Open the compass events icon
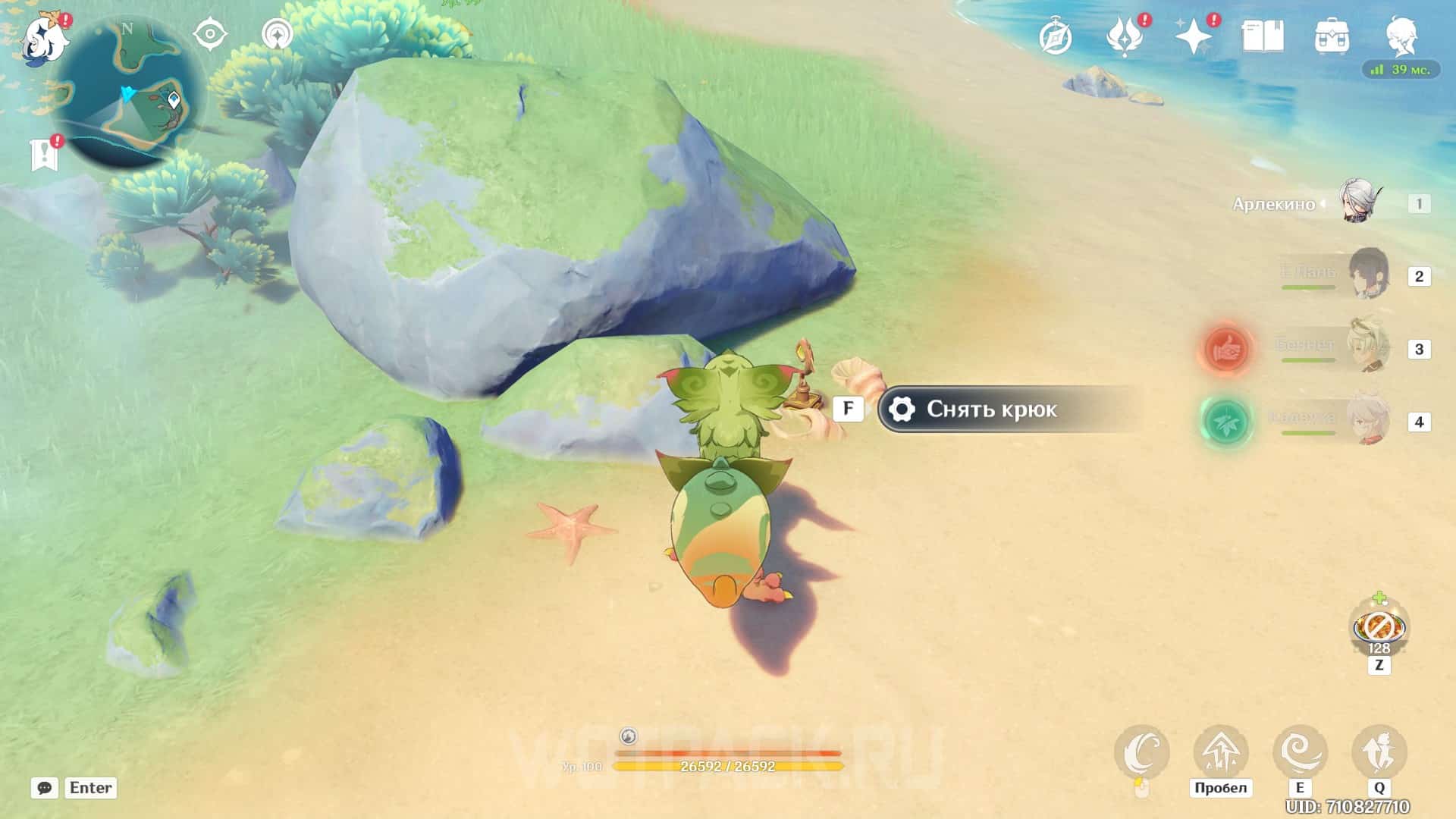 click(x=1055, y=37)
